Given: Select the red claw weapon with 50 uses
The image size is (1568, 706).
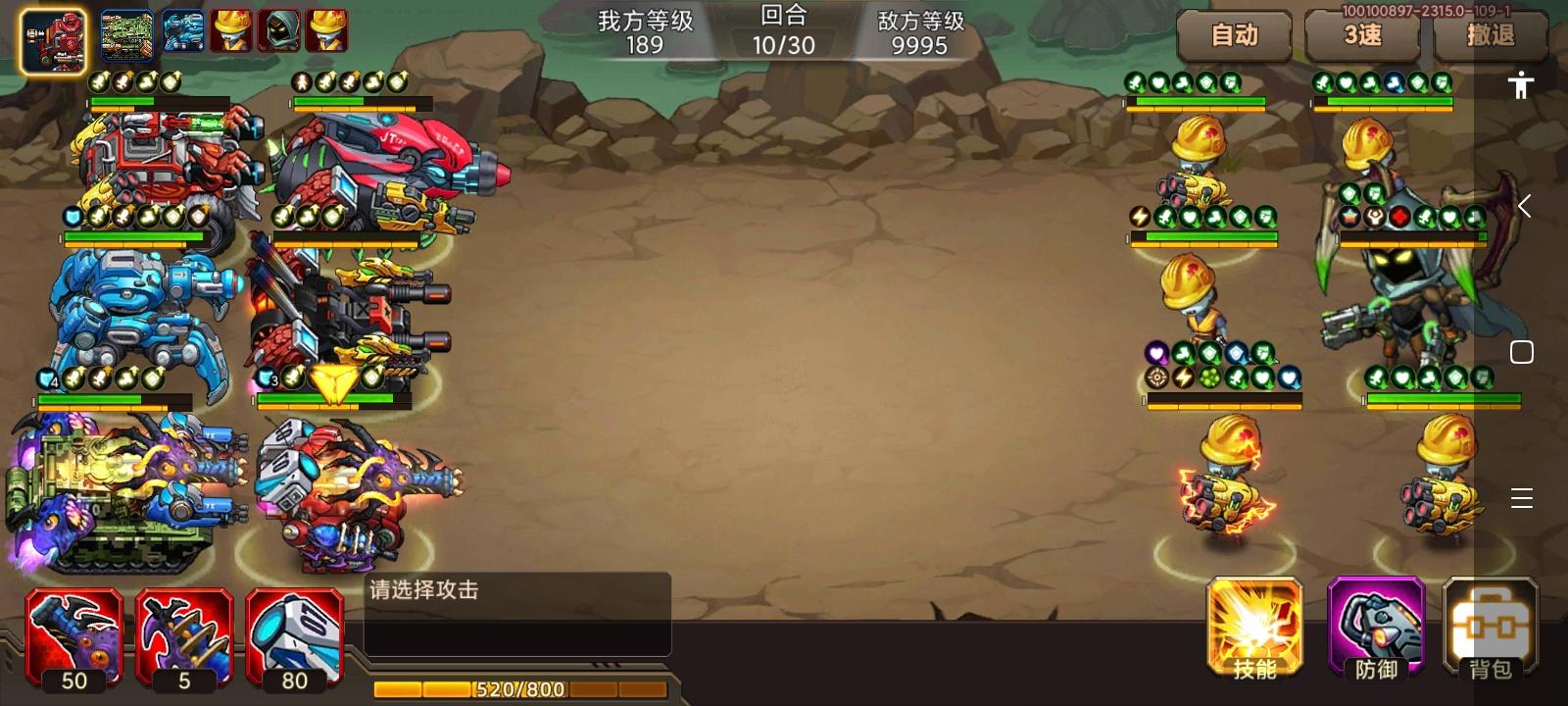Looking at the screenshot, I should (x=73, y=632).
